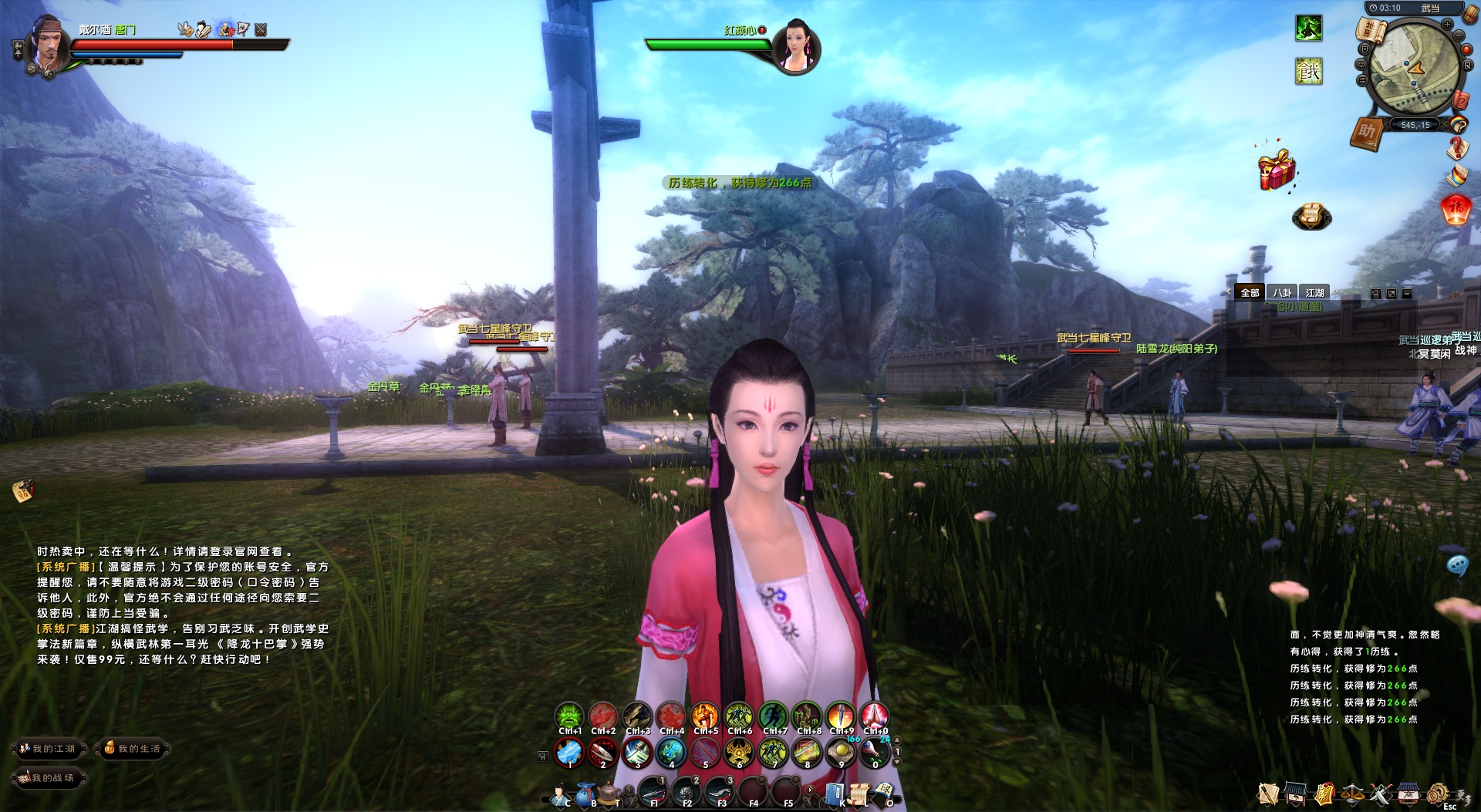Viewport: 1481px width, 812px height.
Task: Open the 我的战场 menu
Action: tap(48, 778)
